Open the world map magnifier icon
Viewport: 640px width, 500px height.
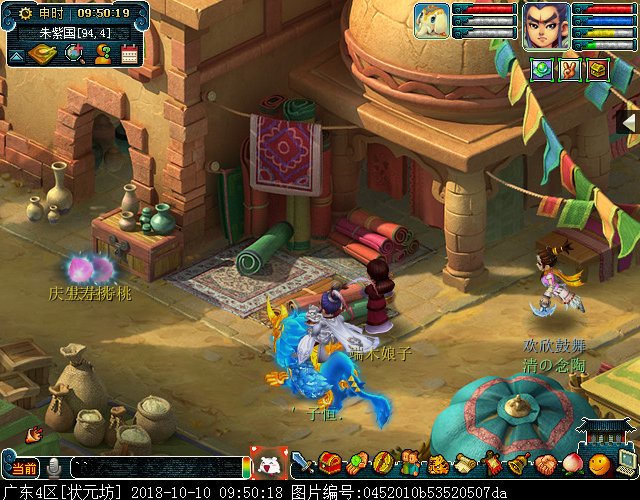click(x=74, y=54)
